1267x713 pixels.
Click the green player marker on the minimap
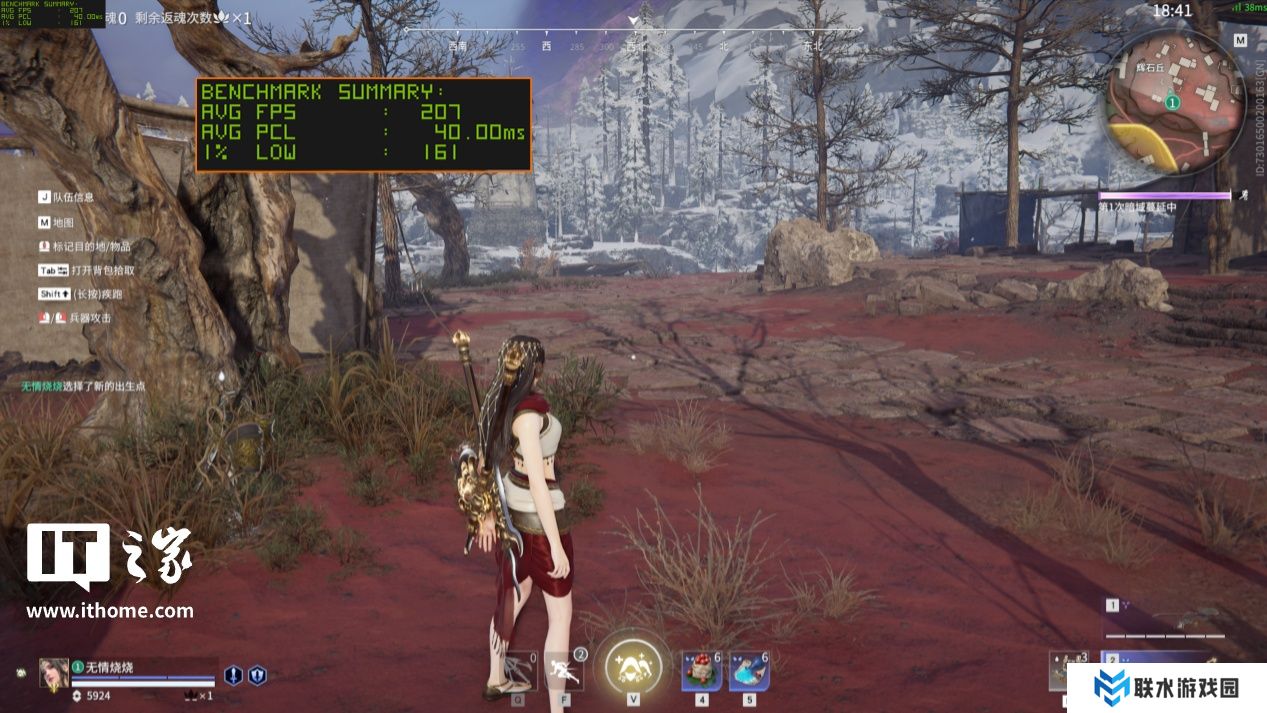pos(1173,102)
